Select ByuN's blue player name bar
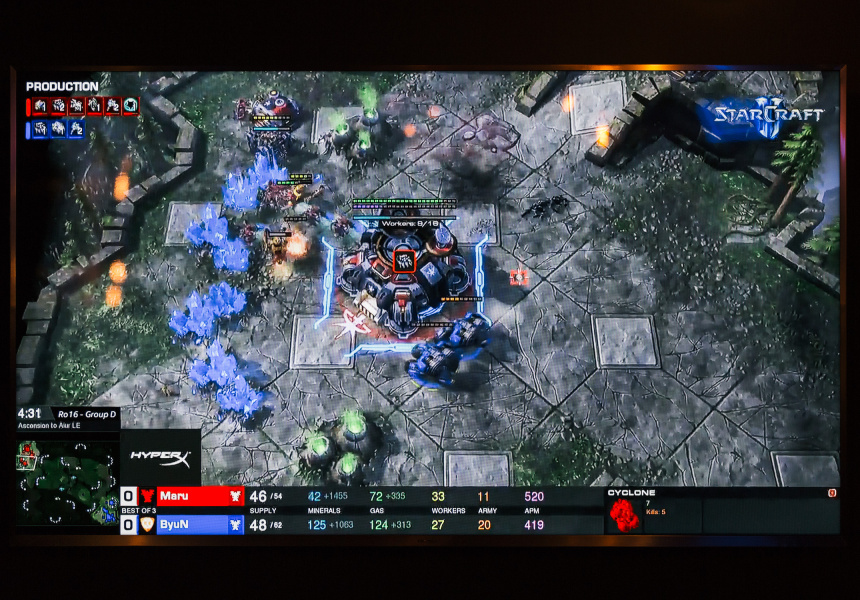This screenshot has width=860, height=600. [200, 524]
